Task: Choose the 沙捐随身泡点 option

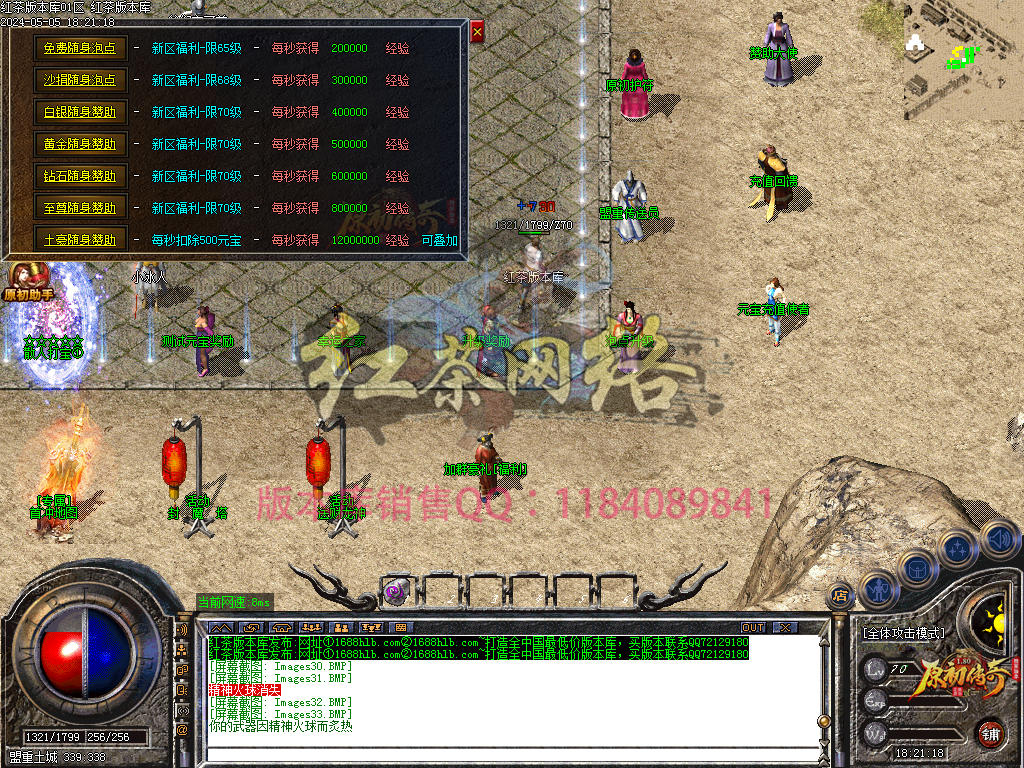Action: (80, 80)
